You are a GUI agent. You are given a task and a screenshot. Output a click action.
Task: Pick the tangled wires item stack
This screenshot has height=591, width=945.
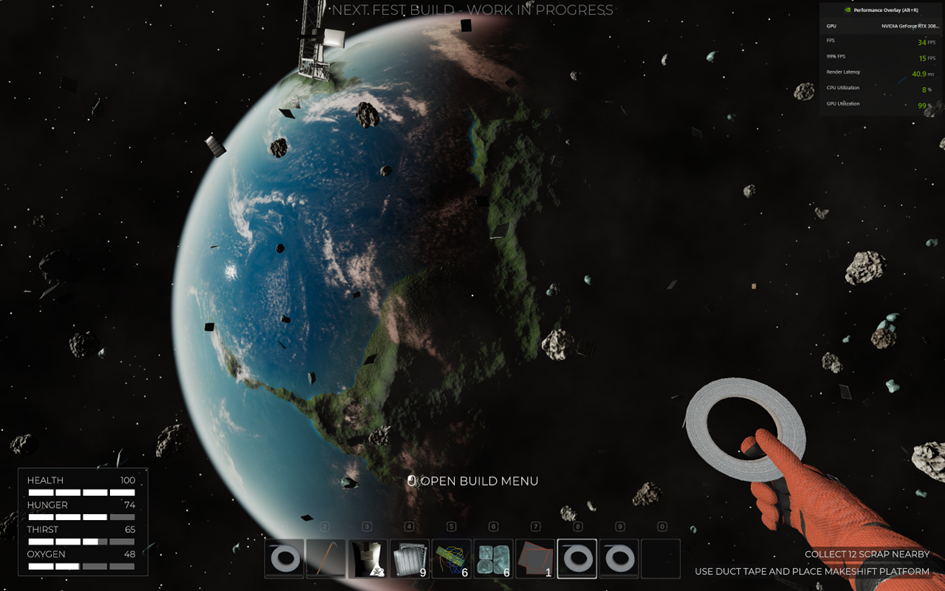451,559
